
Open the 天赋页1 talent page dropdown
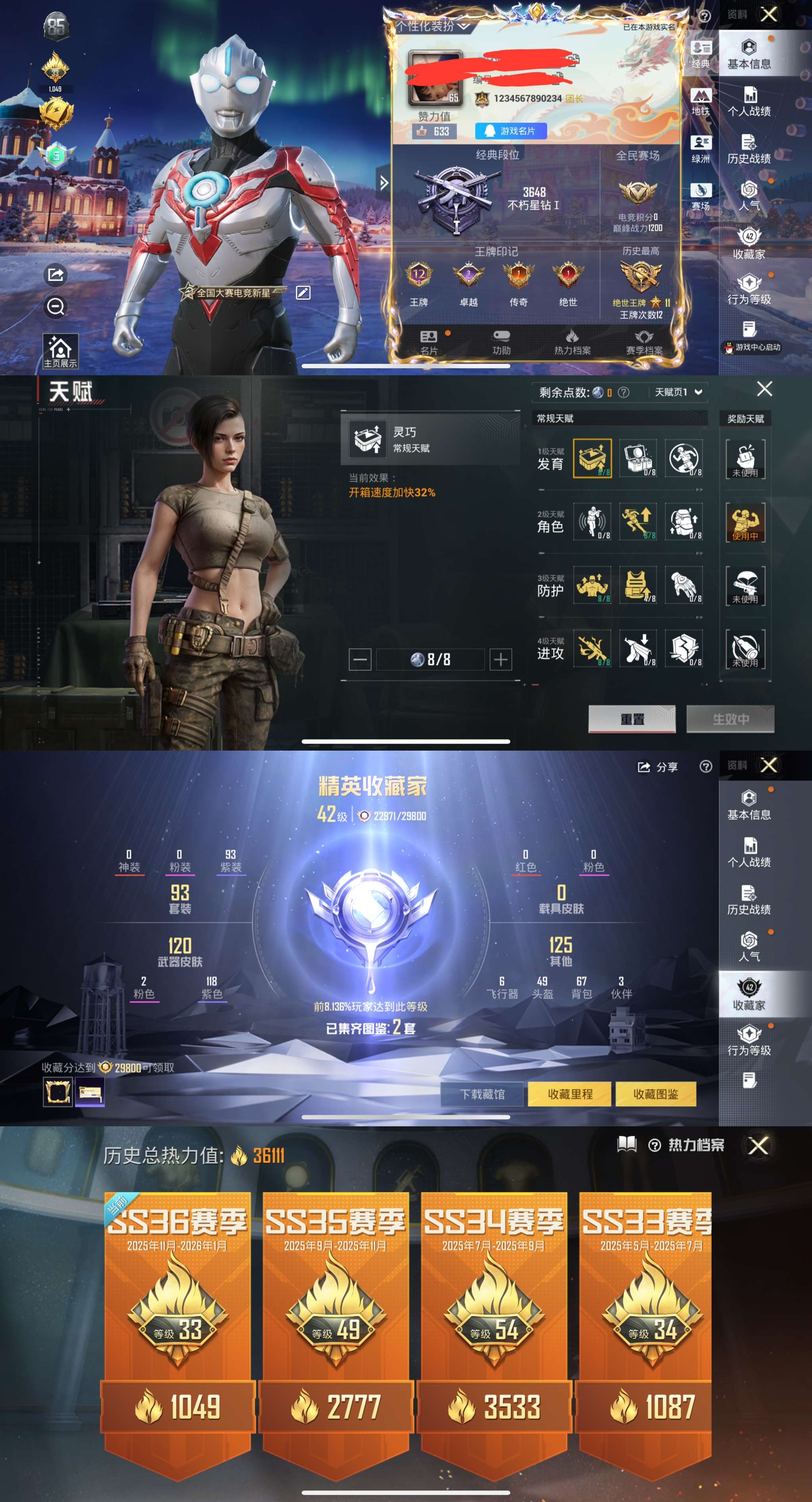pyautogui.click(x=678, y=392)
